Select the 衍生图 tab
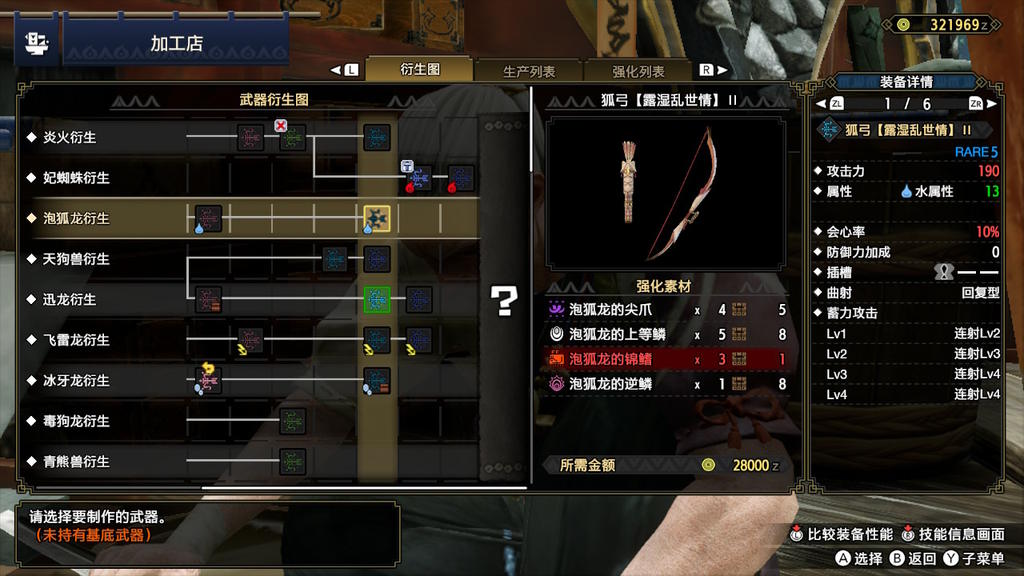This screenshot has height=576, width=1024. [420, 69]
